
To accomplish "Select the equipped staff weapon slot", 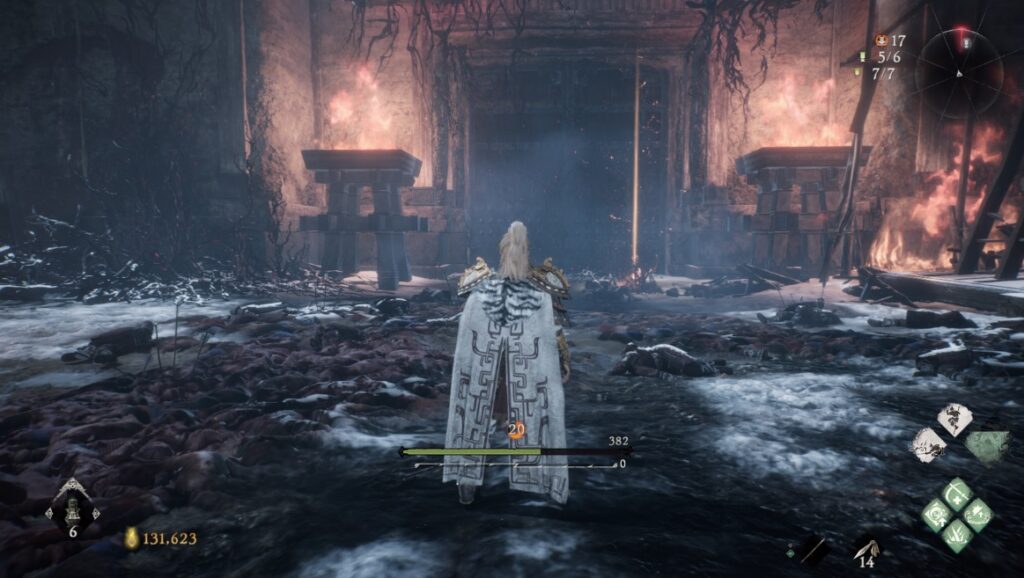I will click(812, 548).
